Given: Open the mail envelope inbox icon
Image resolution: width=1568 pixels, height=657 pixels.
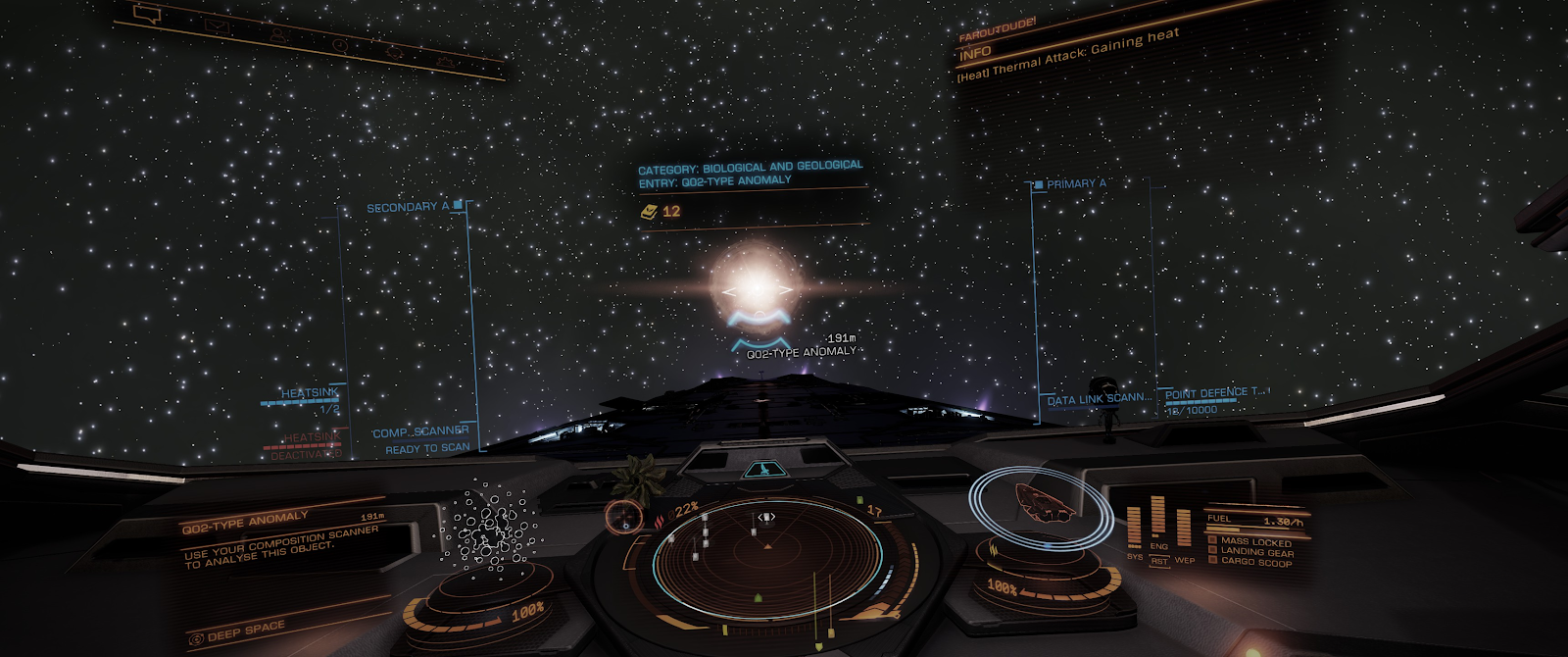Looking at the screenshot, I should tap(218, 27).
